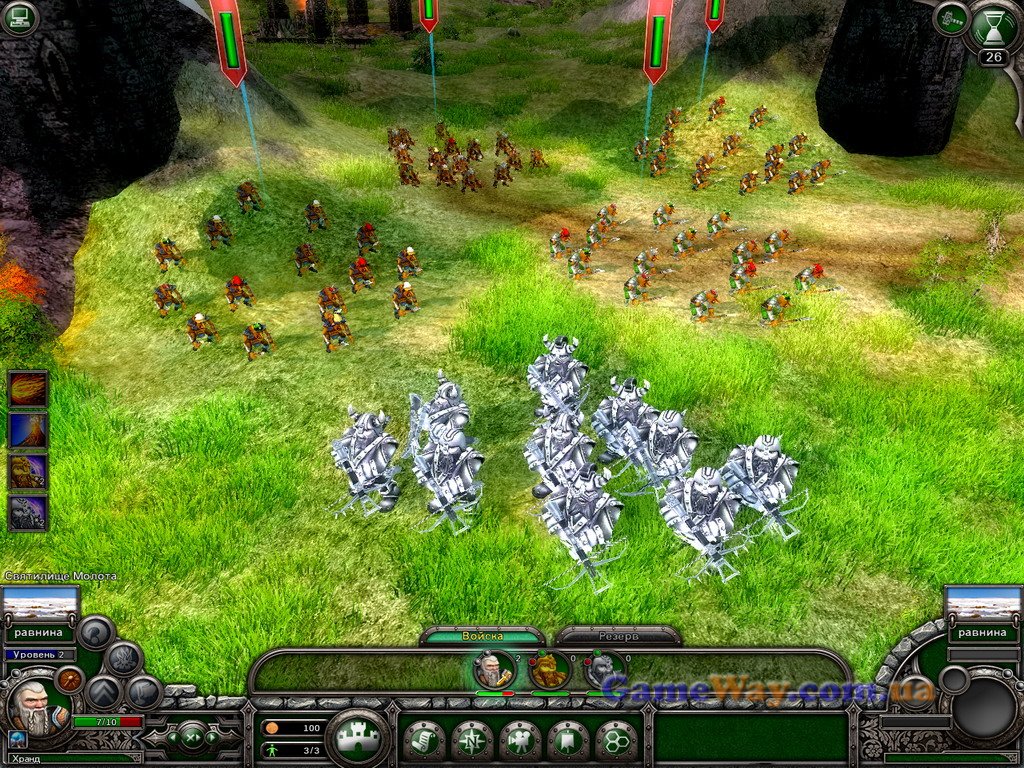Open the system menu computer icon
The width and height of the screenshot is (1024, 768).
click(x=19, y=18)
